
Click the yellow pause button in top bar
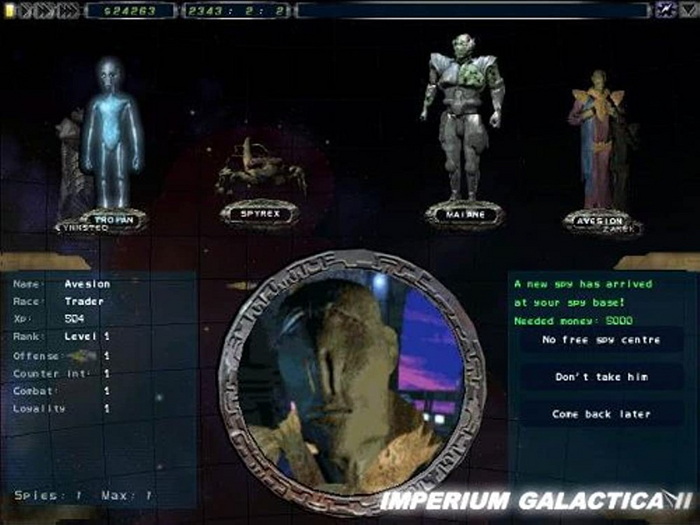click(11, 10)
